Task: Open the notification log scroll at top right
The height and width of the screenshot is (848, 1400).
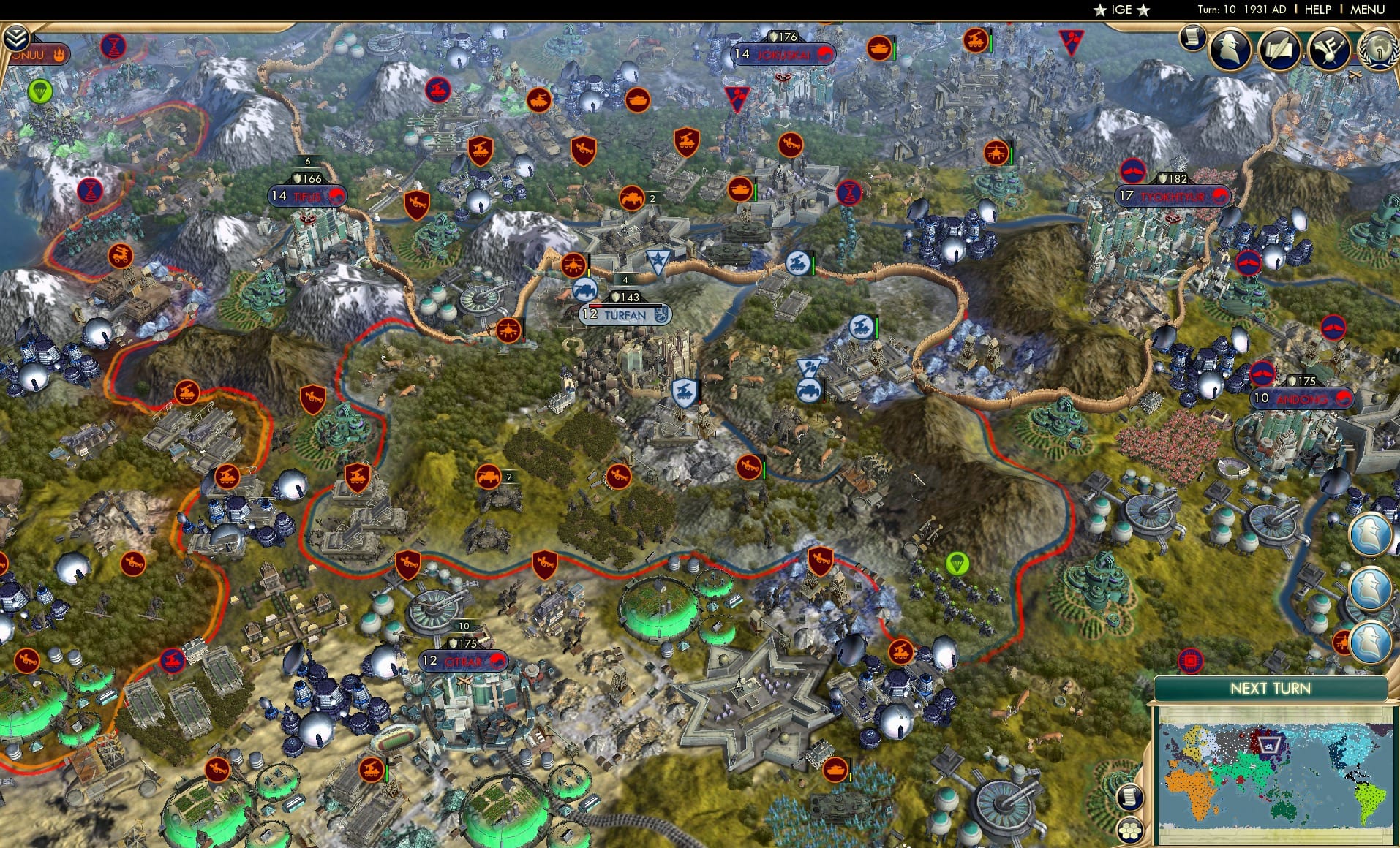Action: click(1192, 37)
